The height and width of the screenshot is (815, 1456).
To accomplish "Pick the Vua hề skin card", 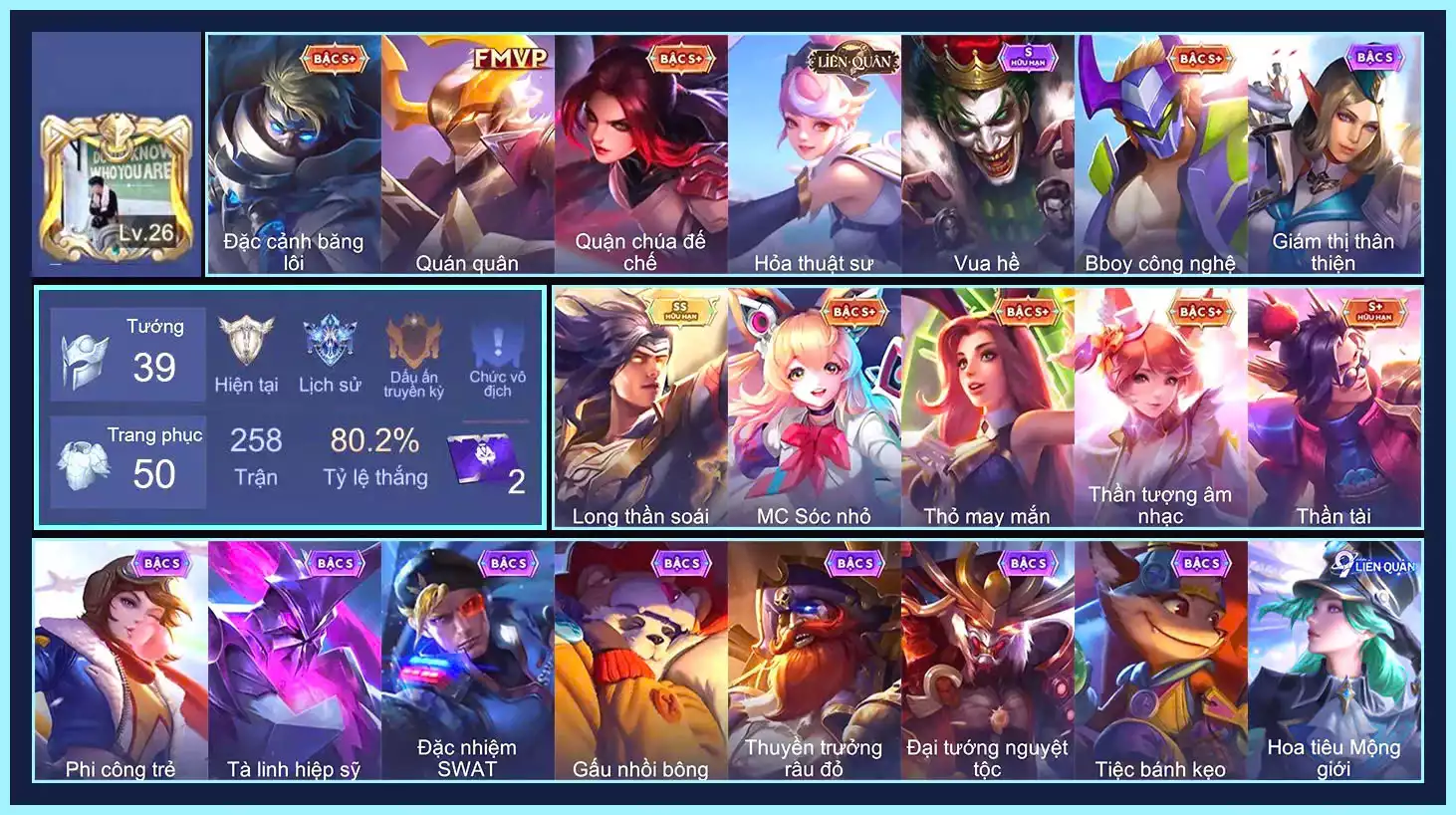I will [x=987, y=154].
